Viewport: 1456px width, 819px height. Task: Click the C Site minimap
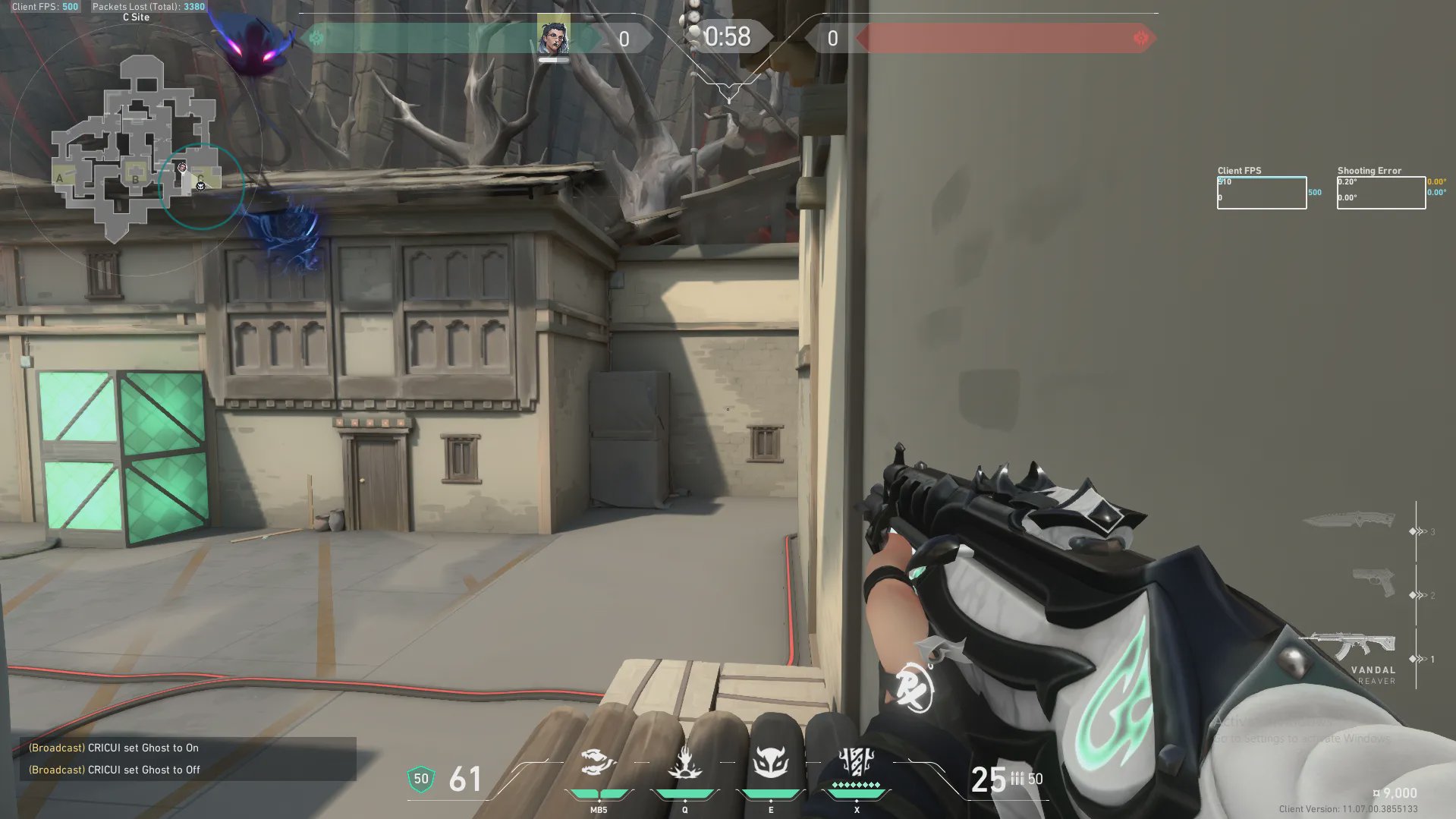pyautogui.click(x=135, y=144)
